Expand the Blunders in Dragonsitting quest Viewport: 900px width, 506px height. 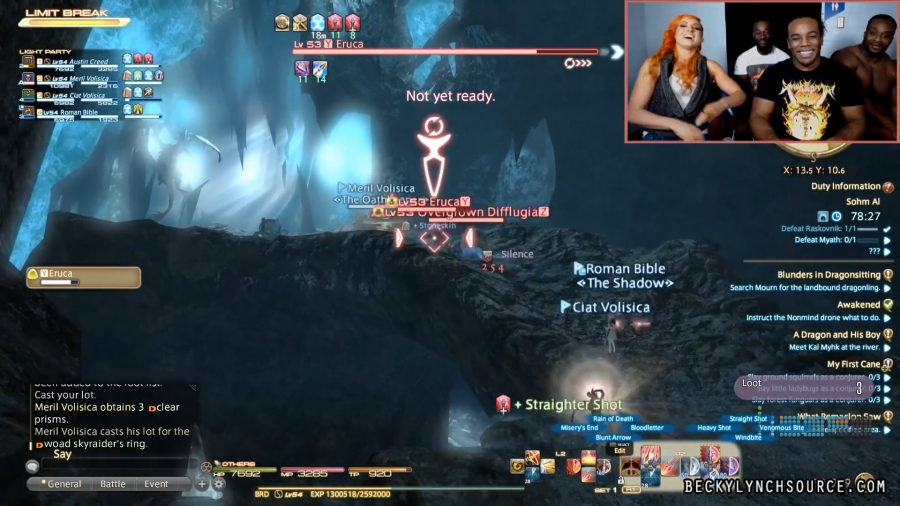[x=828, y=275]
